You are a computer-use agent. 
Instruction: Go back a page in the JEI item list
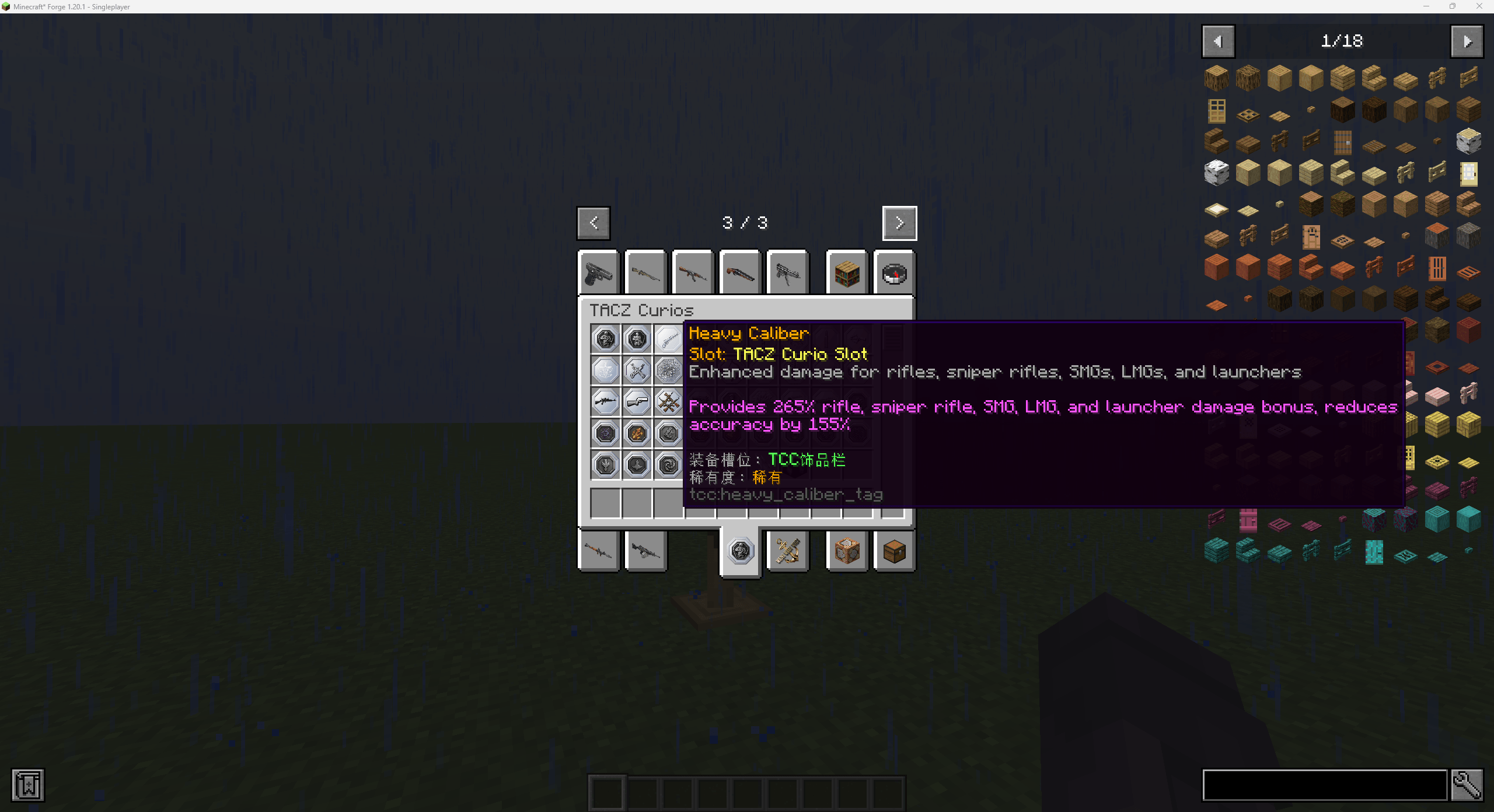tap(1219, 41)
